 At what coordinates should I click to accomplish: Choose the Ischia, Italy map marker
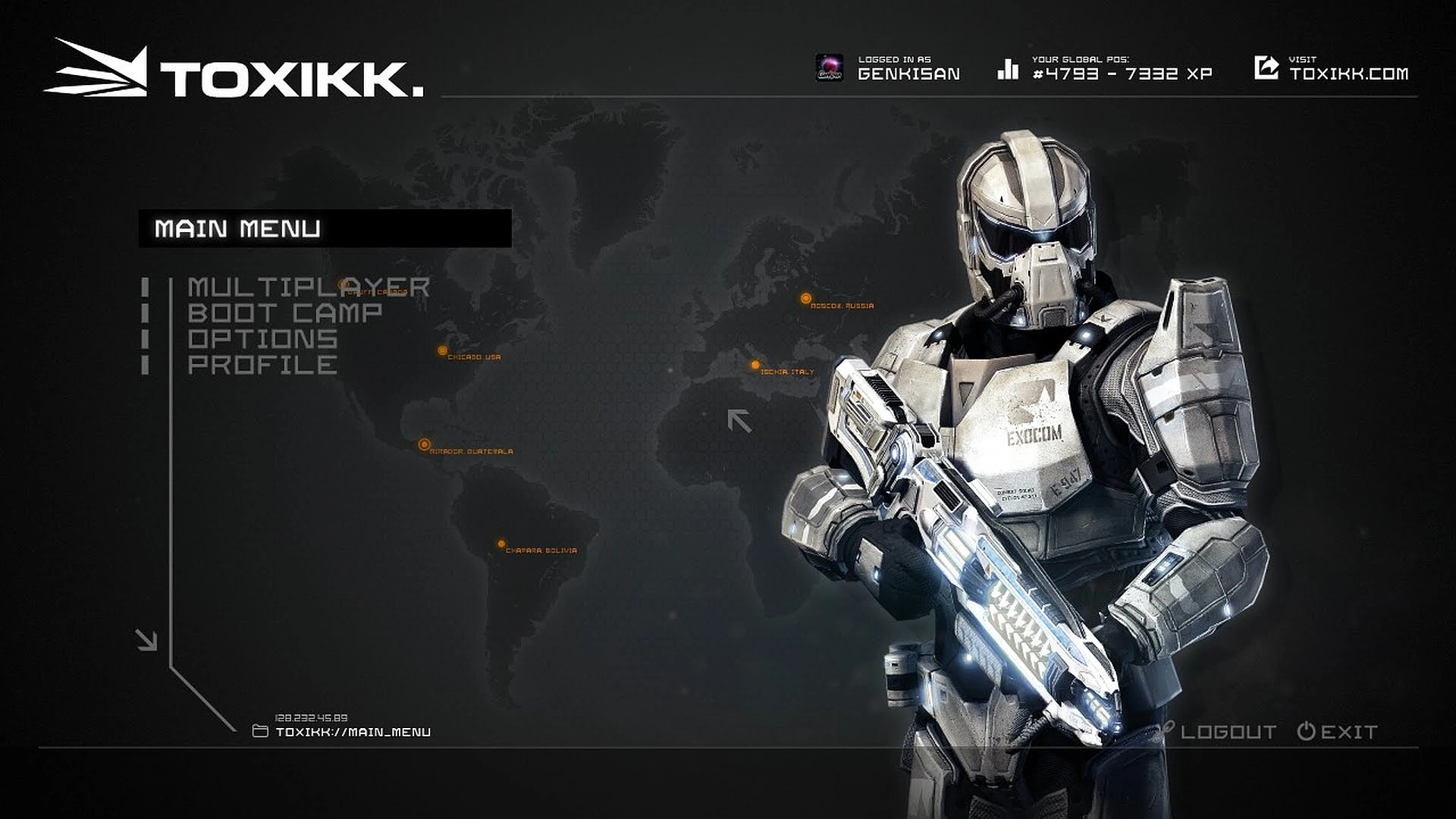tap(755, 366)
